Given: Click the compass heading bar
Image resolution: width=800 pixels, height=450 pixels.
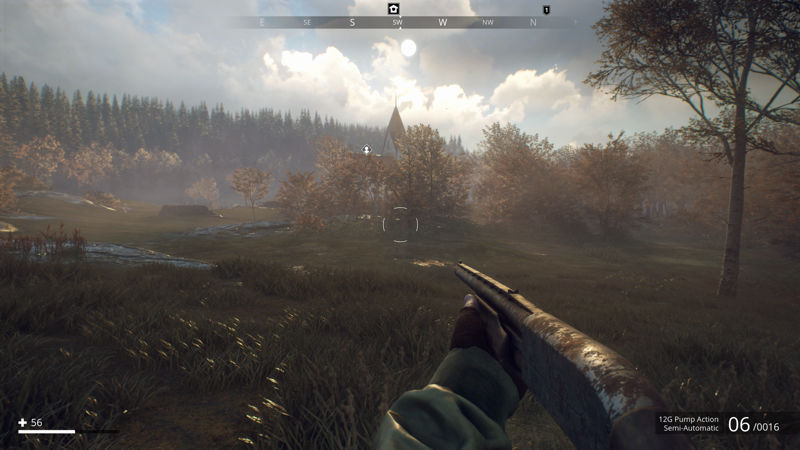Looking at the screenshot, I should (x=400, y=22).
